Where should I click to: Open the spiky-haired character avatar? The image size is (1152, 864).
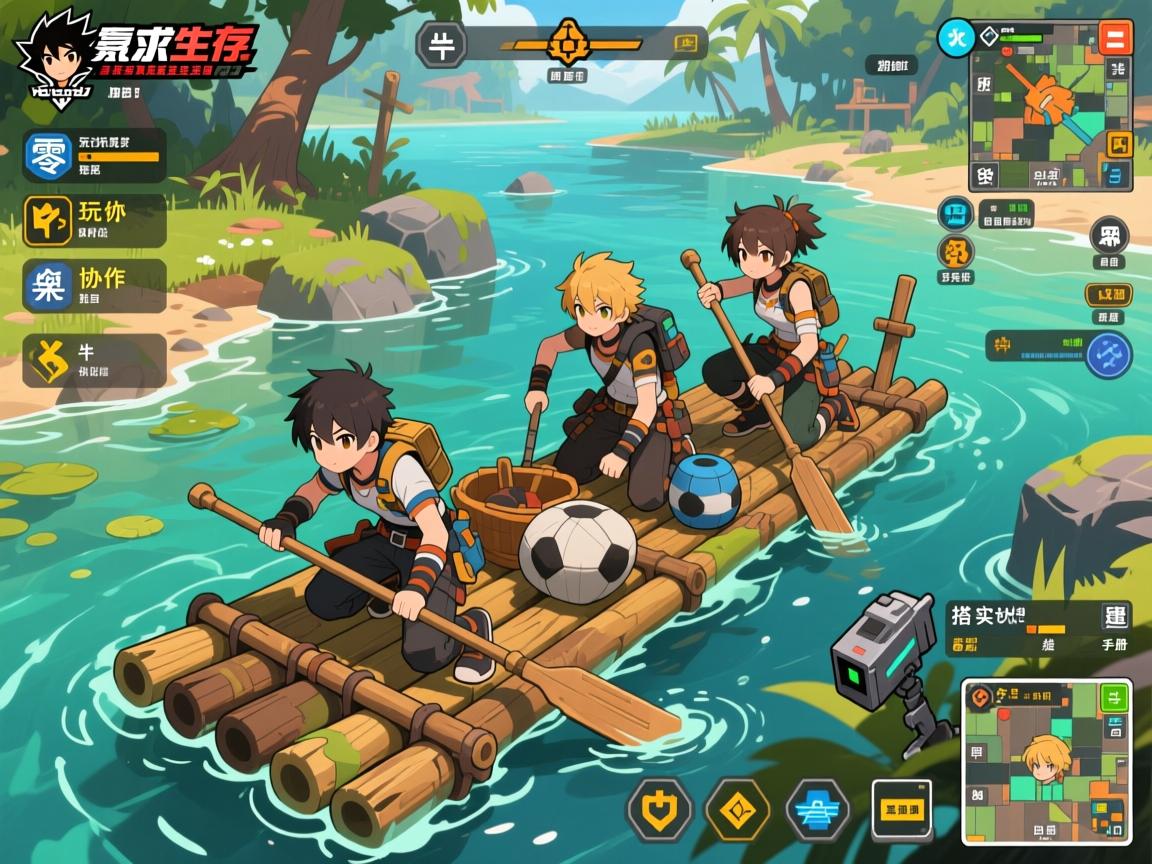(53, 55)
